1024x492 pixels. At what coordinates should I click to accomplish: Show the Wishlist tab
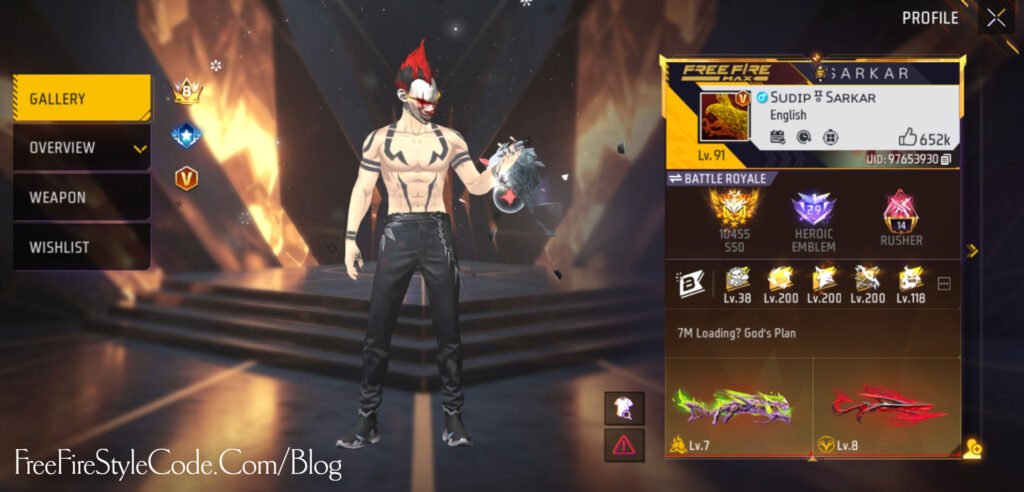(82, 246)
